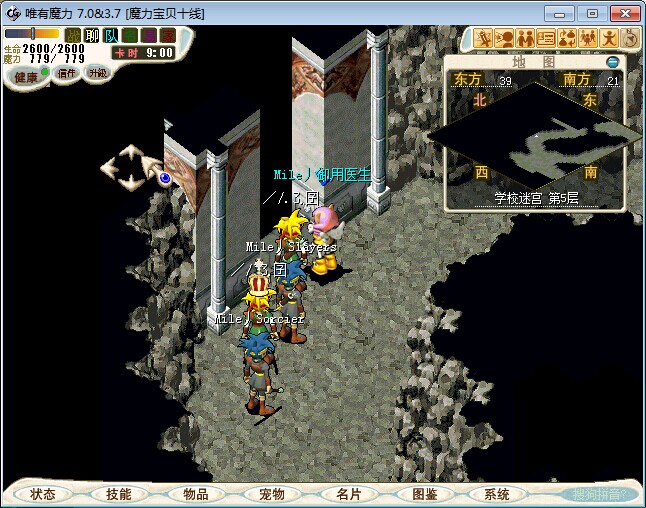
Task: Toggle the 战 battle mode icon
Action: (x=73, y=35)
